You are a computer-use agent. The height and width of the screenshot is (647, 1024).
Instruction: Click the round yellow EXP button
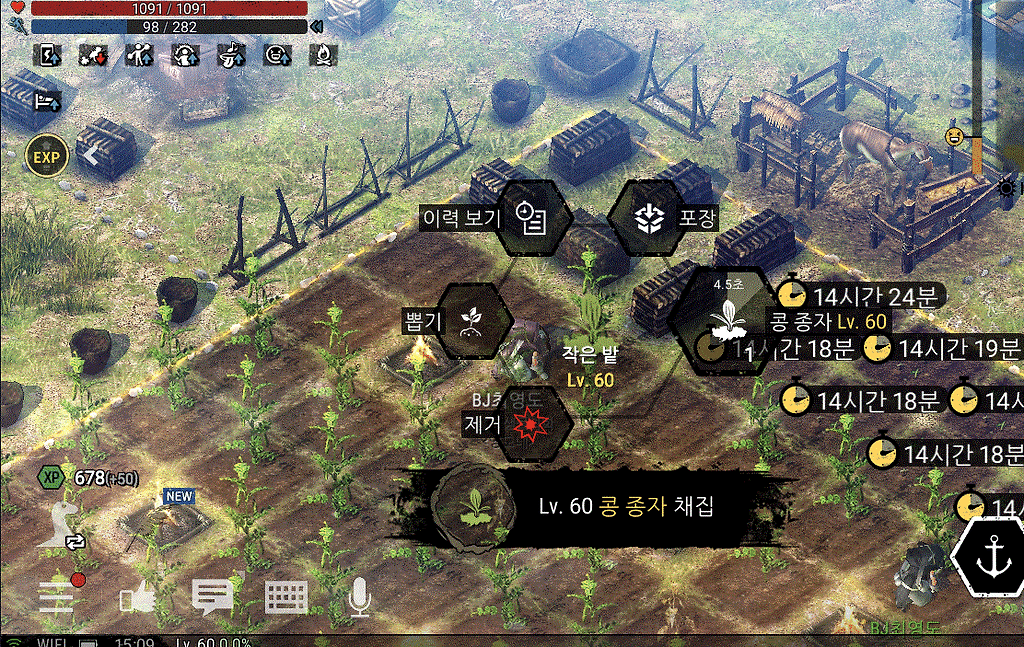click(x=47, y=157)
